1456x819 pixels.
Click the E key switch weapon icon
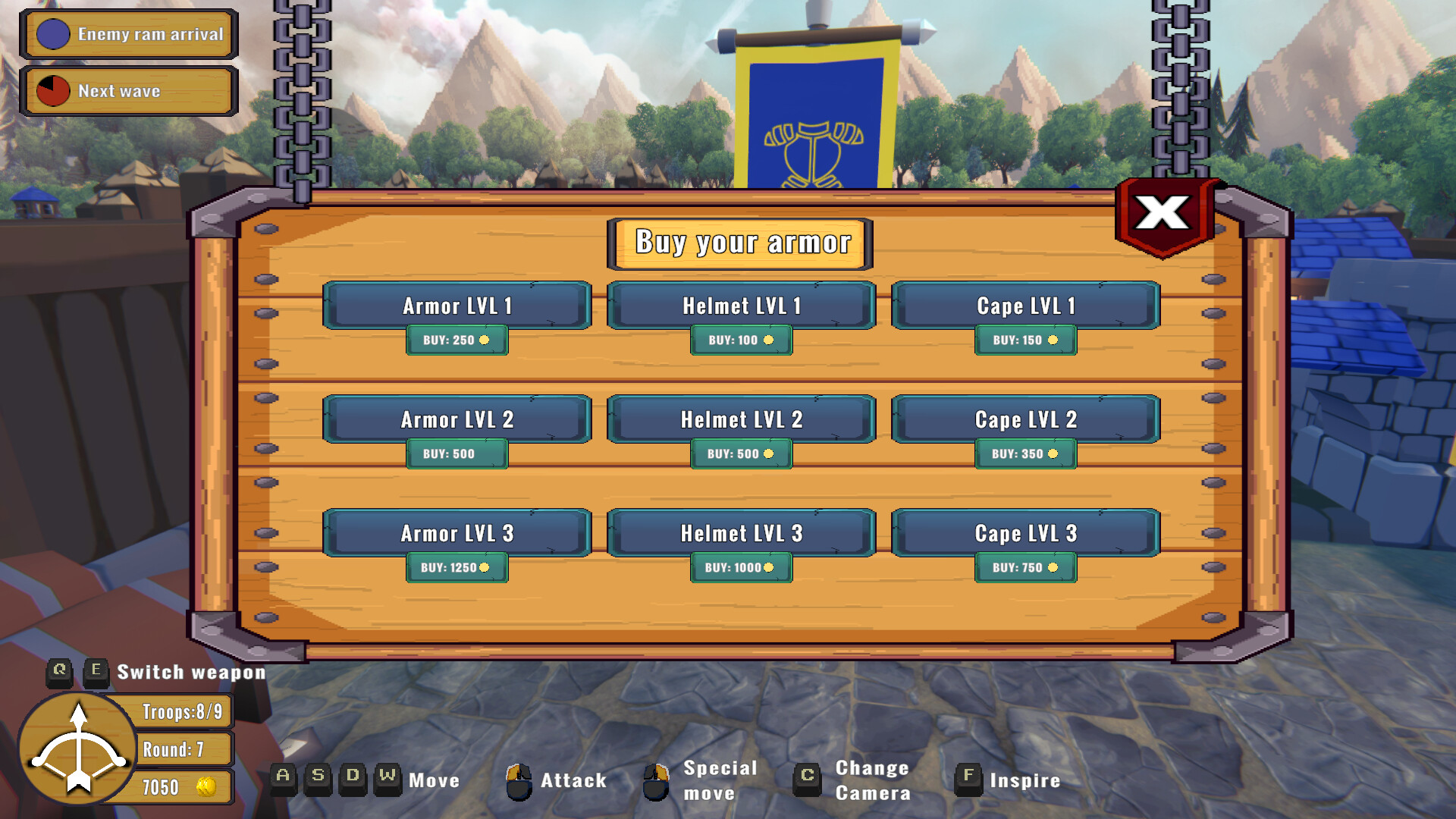[96, 670]
